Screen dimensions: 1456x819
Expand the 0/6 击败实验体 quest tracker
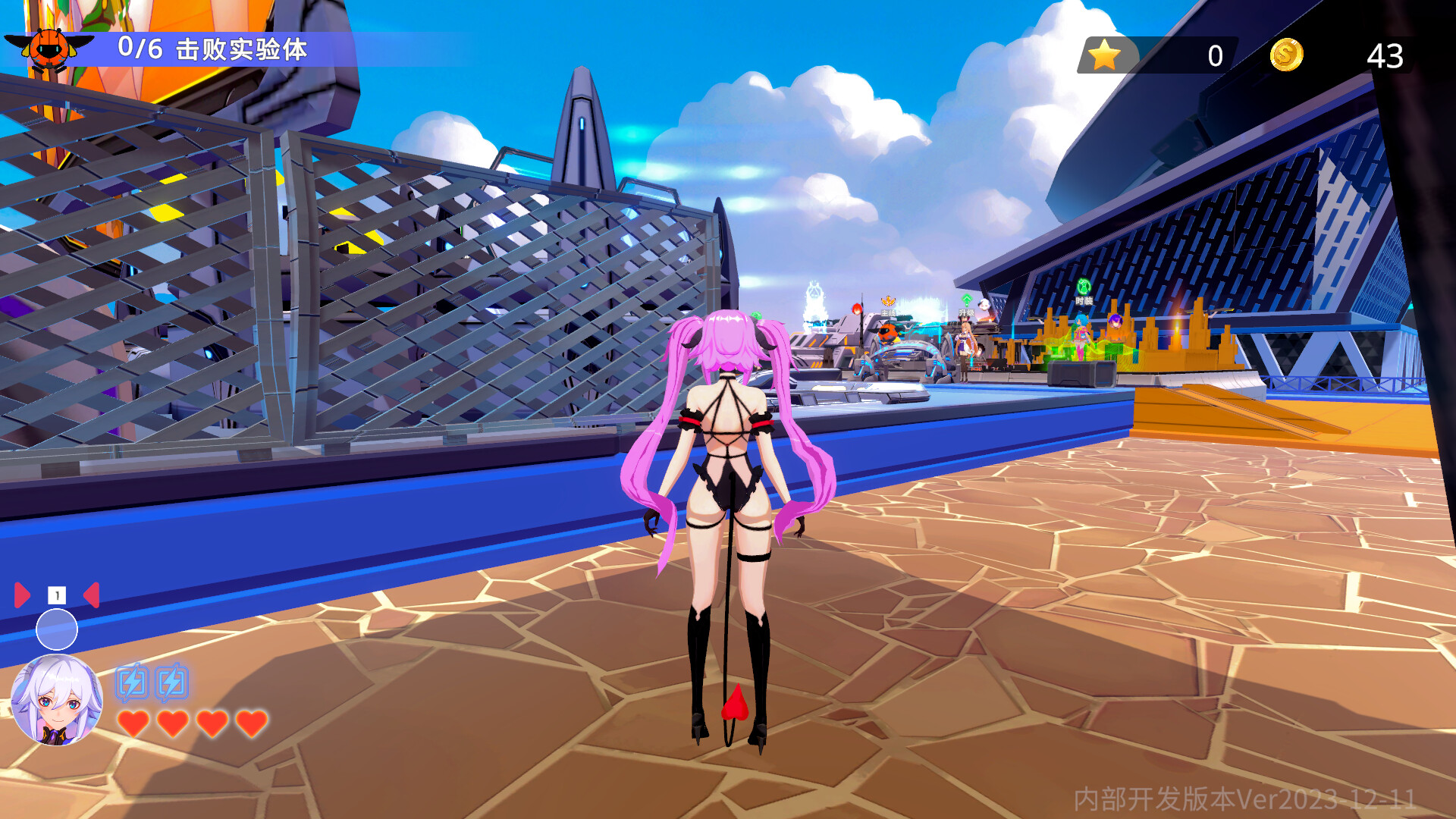tap(214, 49)
